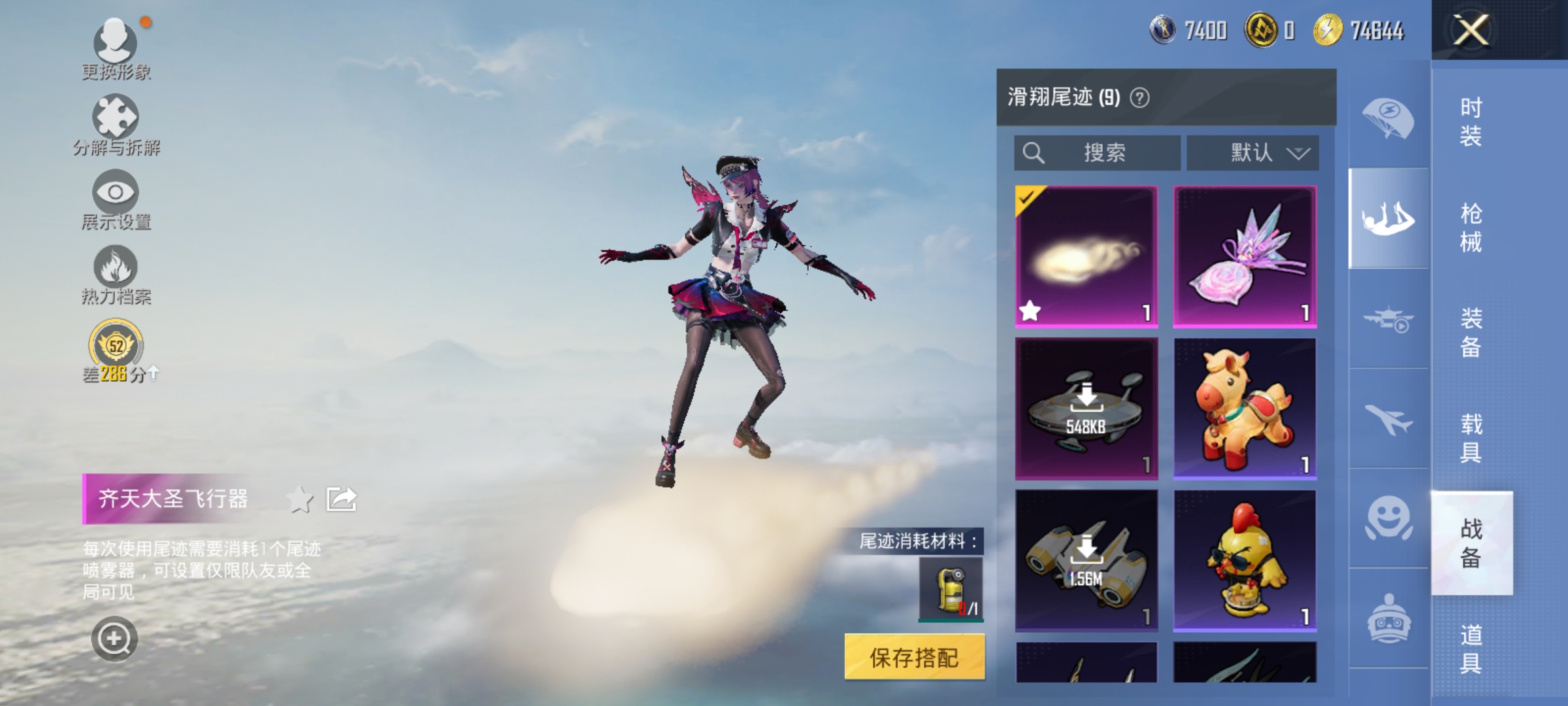Viewport: 1568px width, 706px height.
Task: Download the 1.56M glider trail thumbnail
Action: pyautogui.click(x=1086, y=556)
